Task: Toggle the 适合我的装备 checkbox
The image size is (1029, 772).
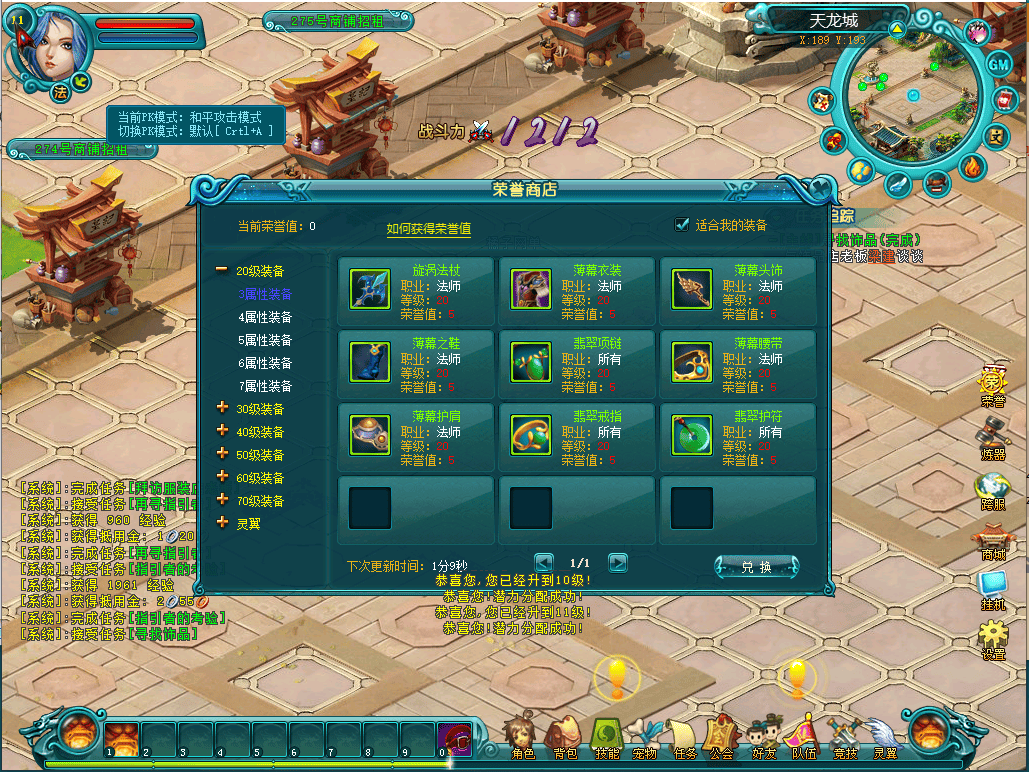Action: tap(683, 225)
